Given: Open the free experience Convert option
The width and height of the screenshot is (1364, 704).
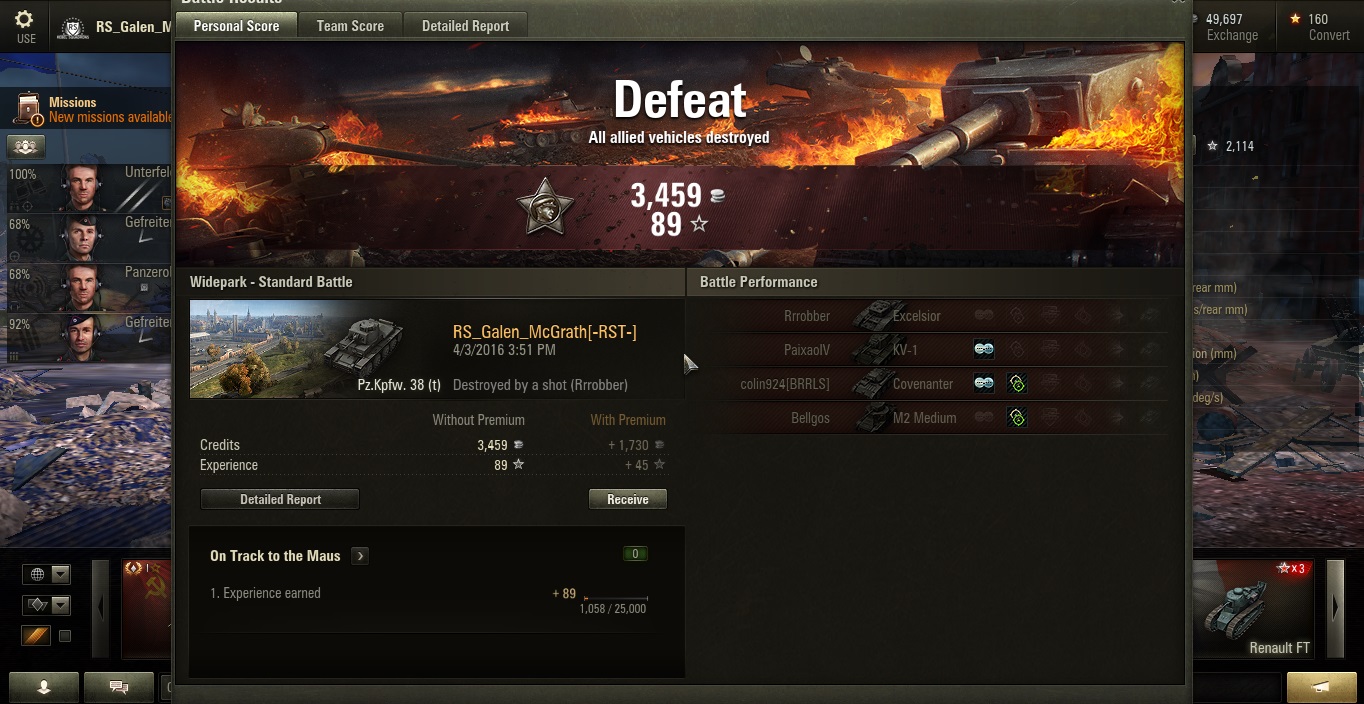Looking at the screenshot, I should pyautogui.click(x=1322, y=27).
